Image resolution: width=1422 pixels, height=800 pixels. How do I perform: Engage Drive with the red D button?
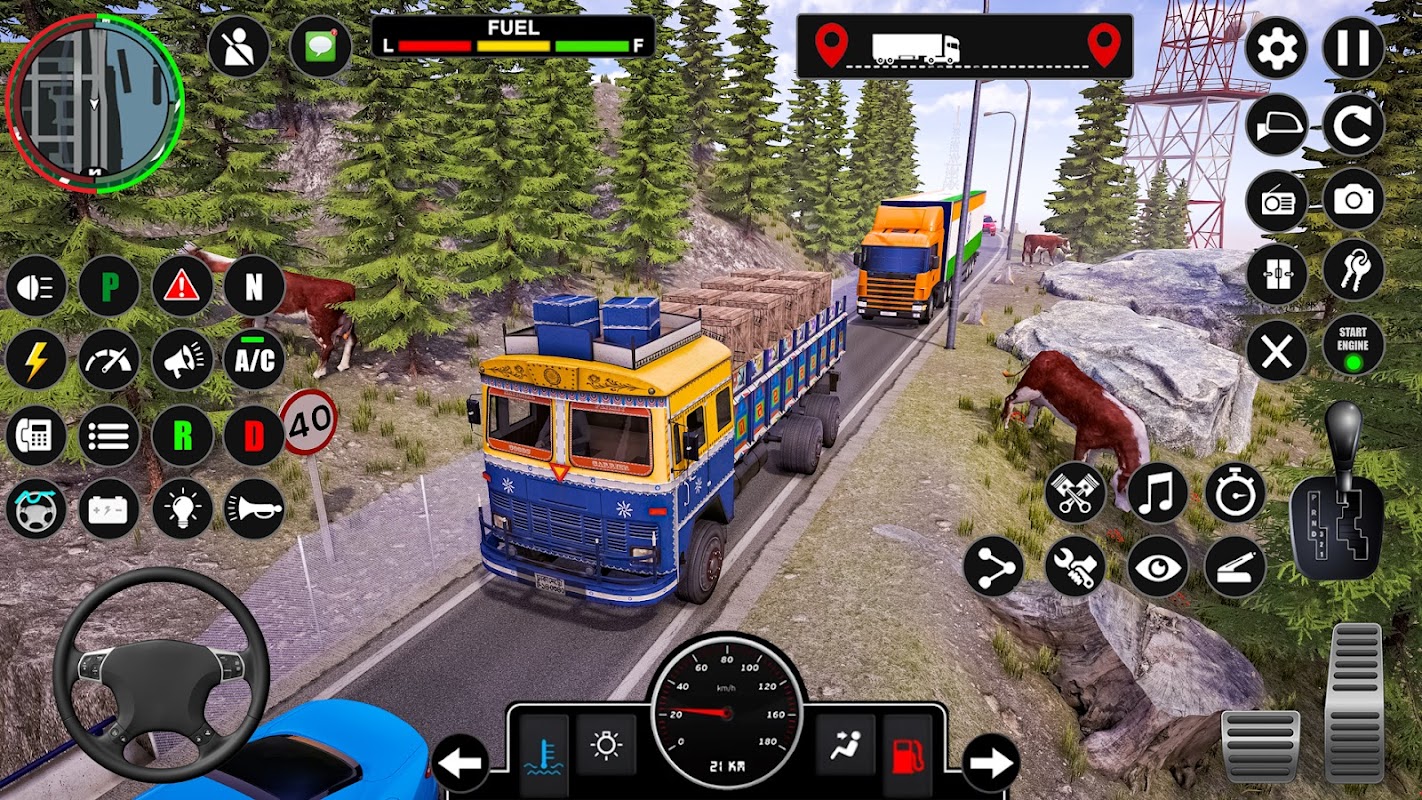[254, 436]
